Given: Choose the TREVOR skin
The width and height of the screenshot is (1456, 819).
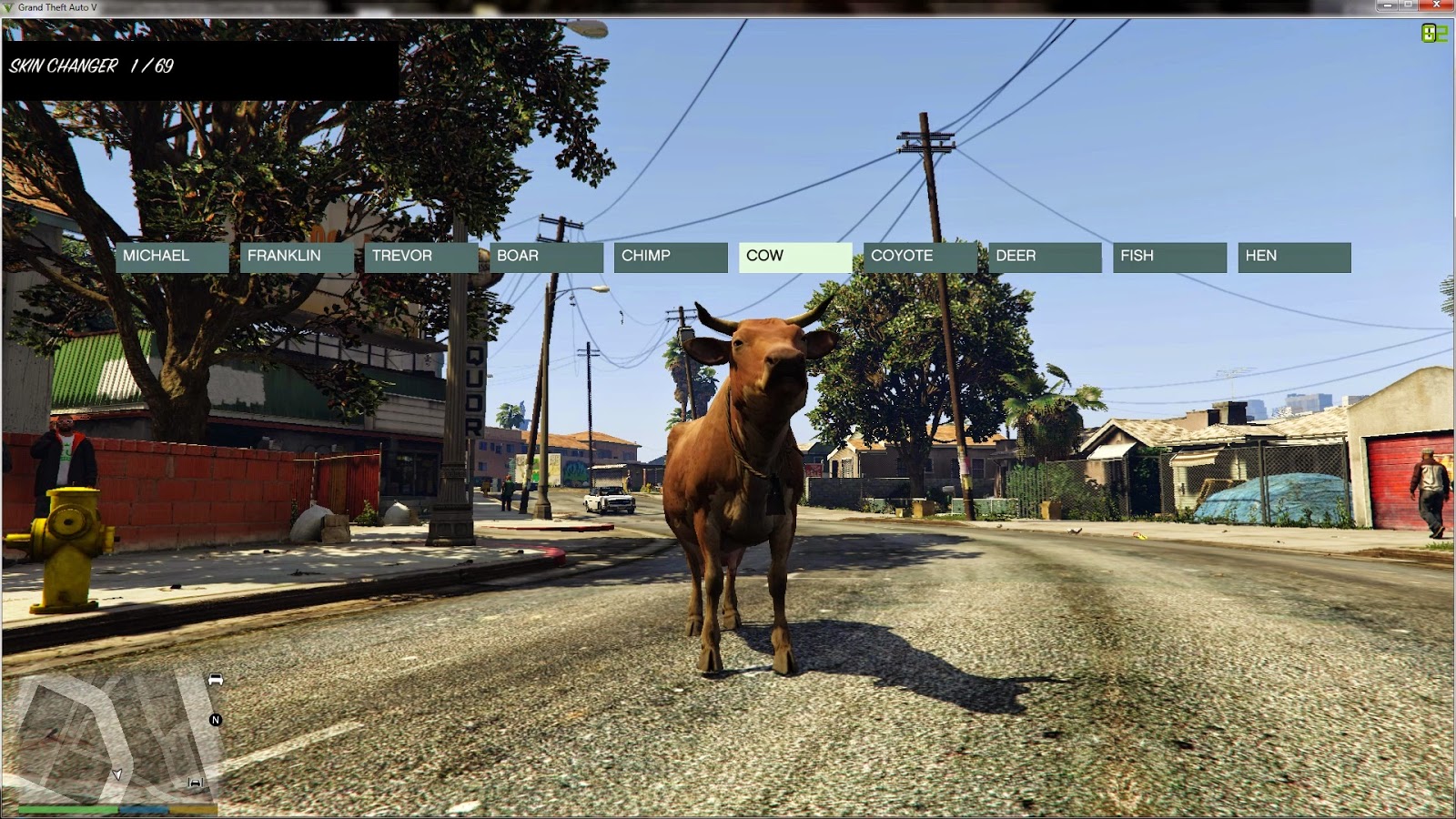Looking at the screenshot, I should 422,256.
